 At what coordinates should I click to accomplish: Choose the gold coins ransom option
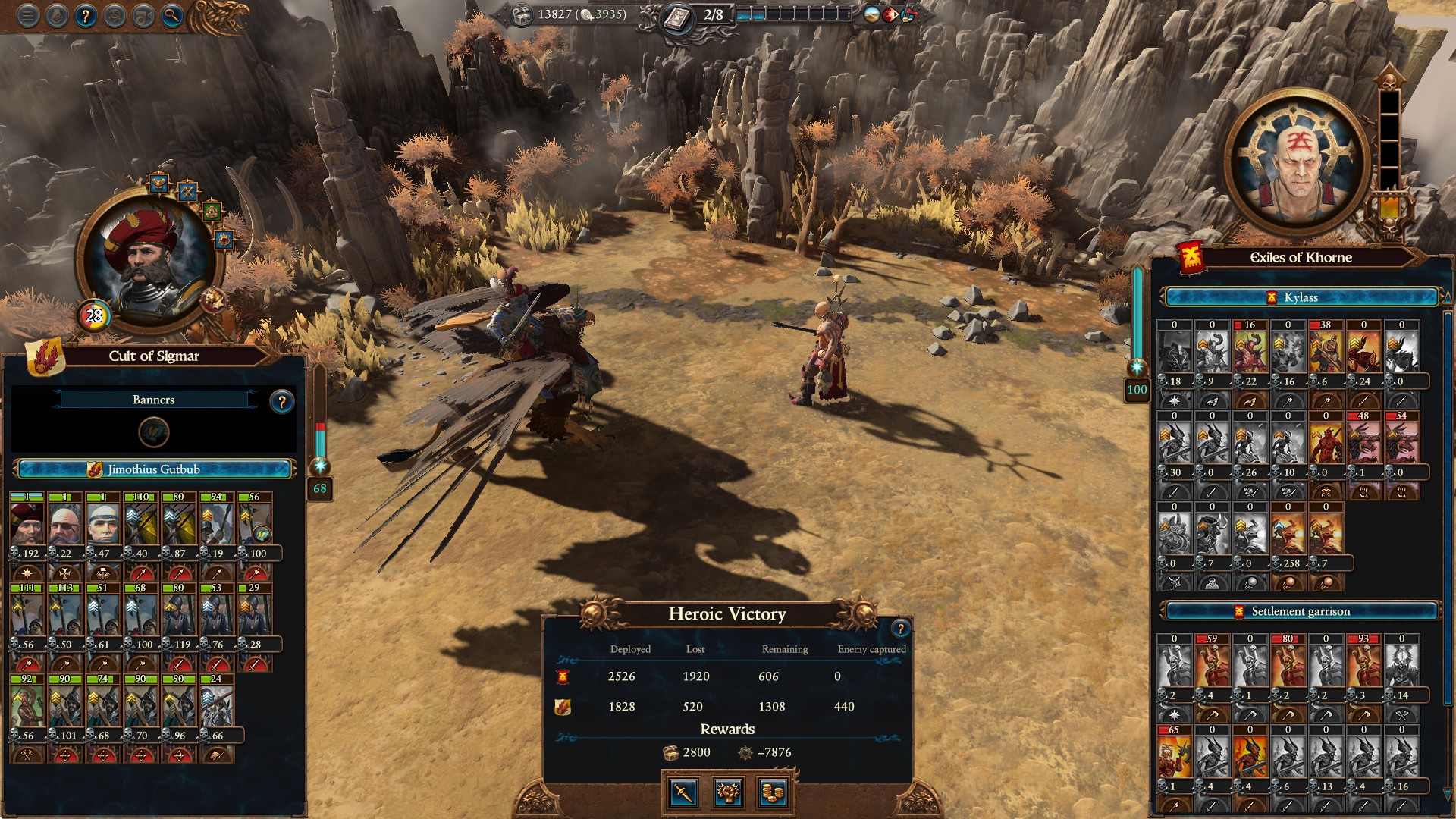point(772,792)
